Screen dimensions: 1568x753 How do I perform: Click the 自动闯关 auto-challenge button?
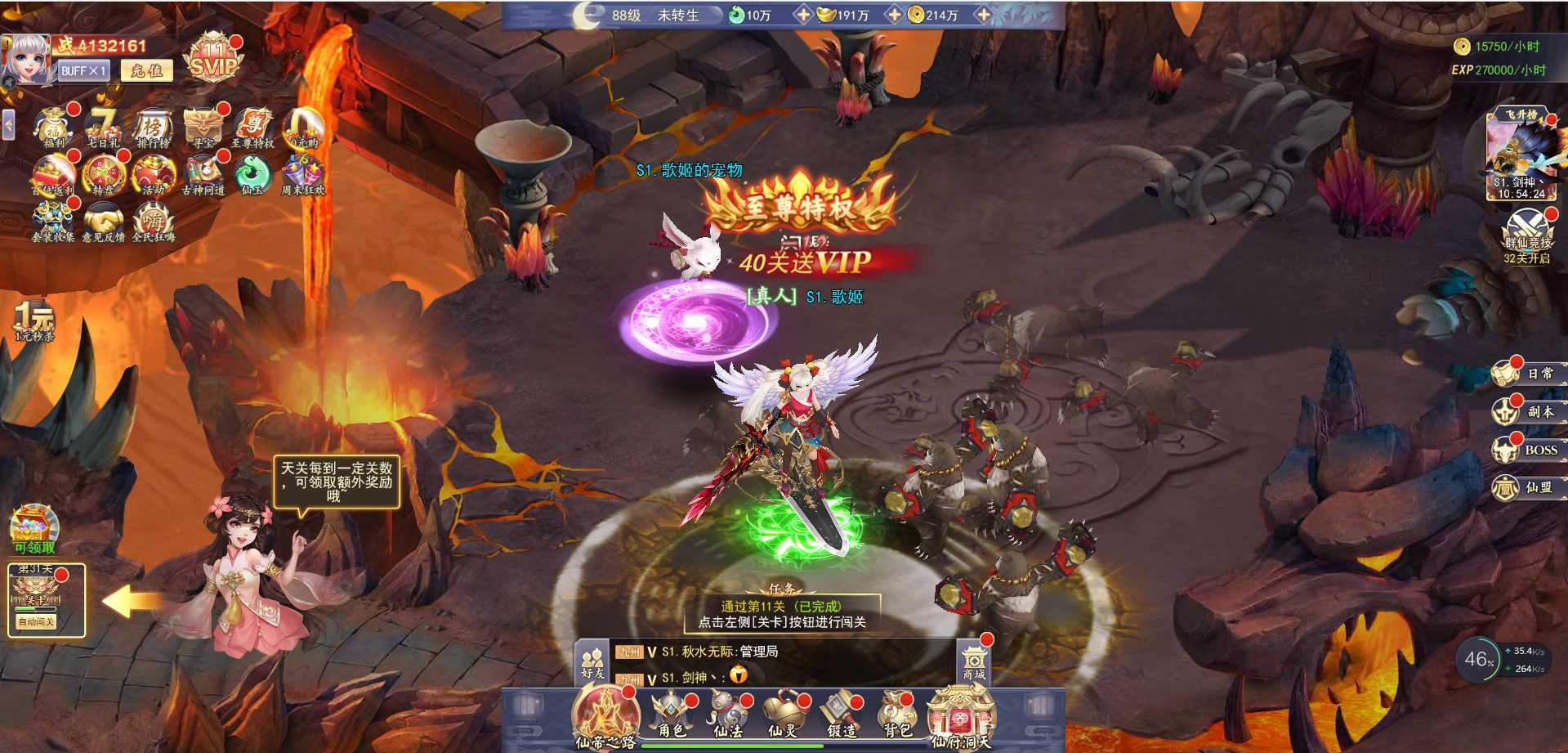coord(37,622)
